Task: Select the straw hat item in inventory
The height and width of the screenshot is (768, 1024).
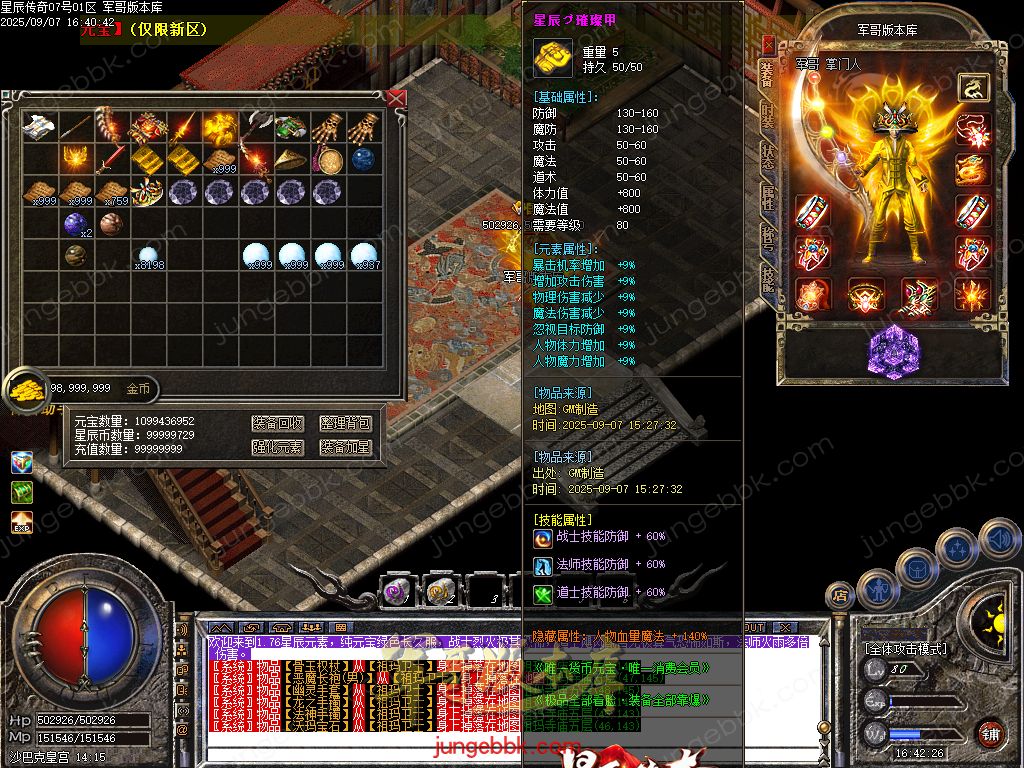Action: click(291, 159)
